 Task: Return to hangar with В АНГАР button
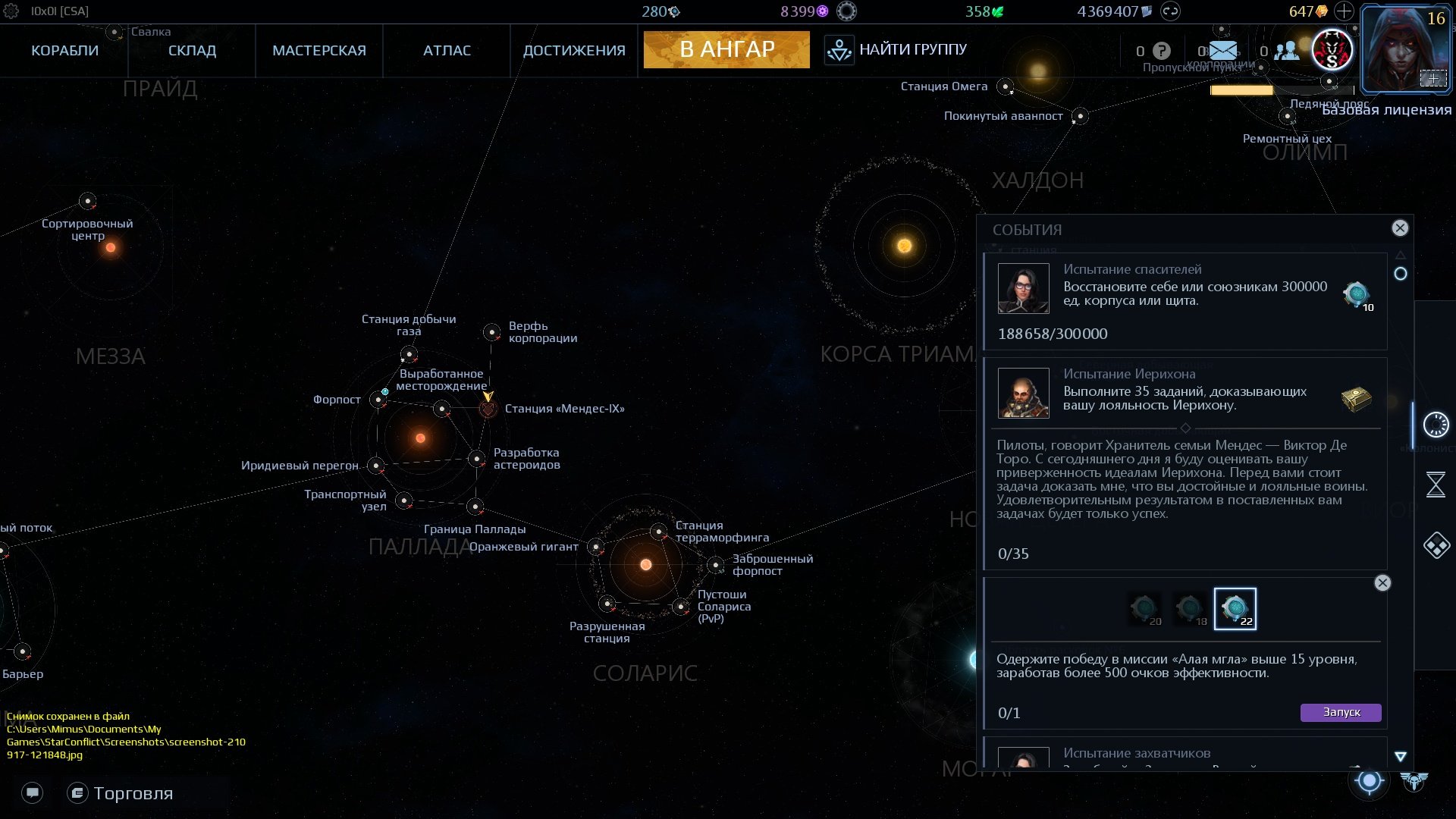point(726,50)
